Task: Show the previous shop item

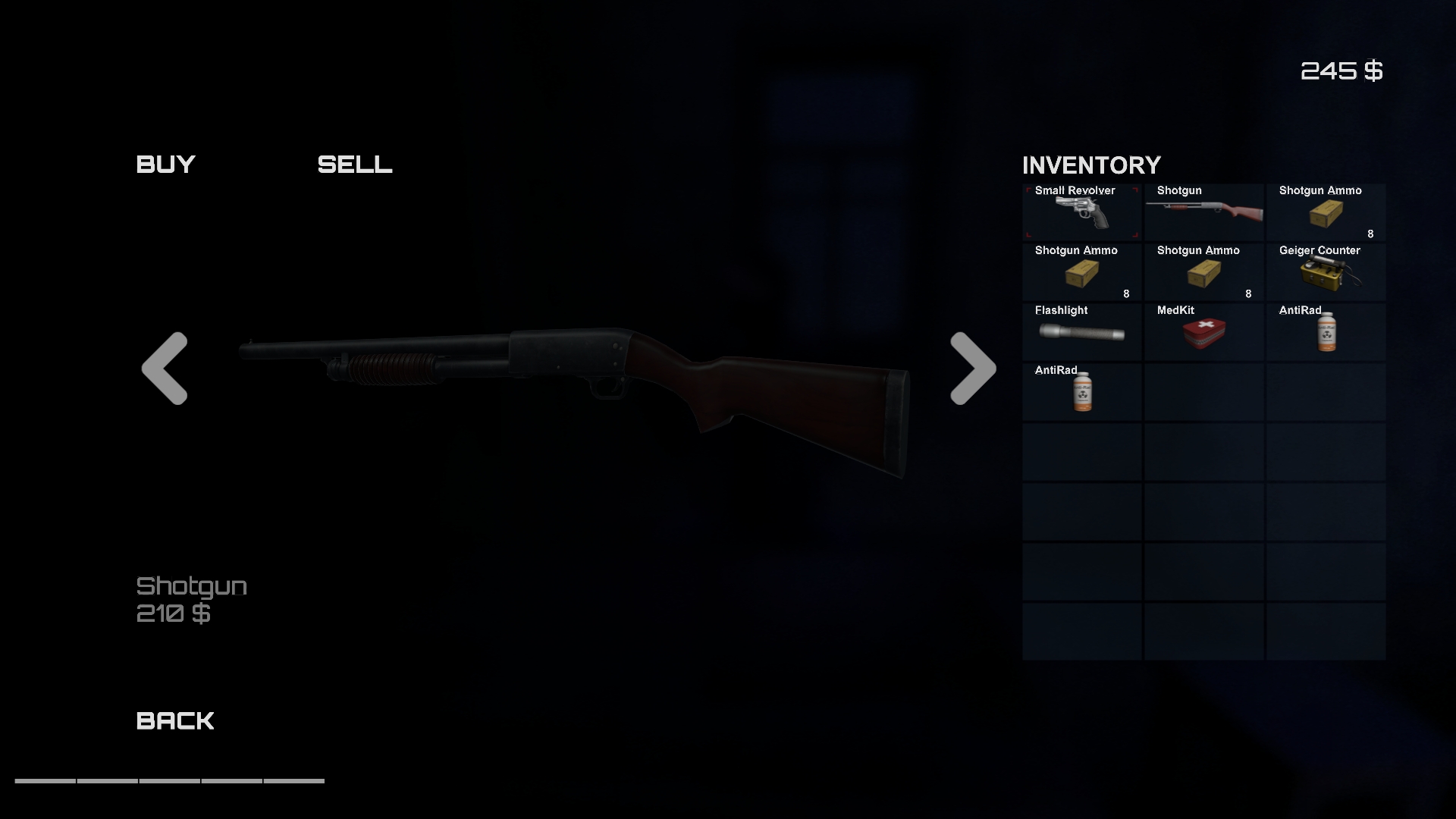Action: coord(165,369)
